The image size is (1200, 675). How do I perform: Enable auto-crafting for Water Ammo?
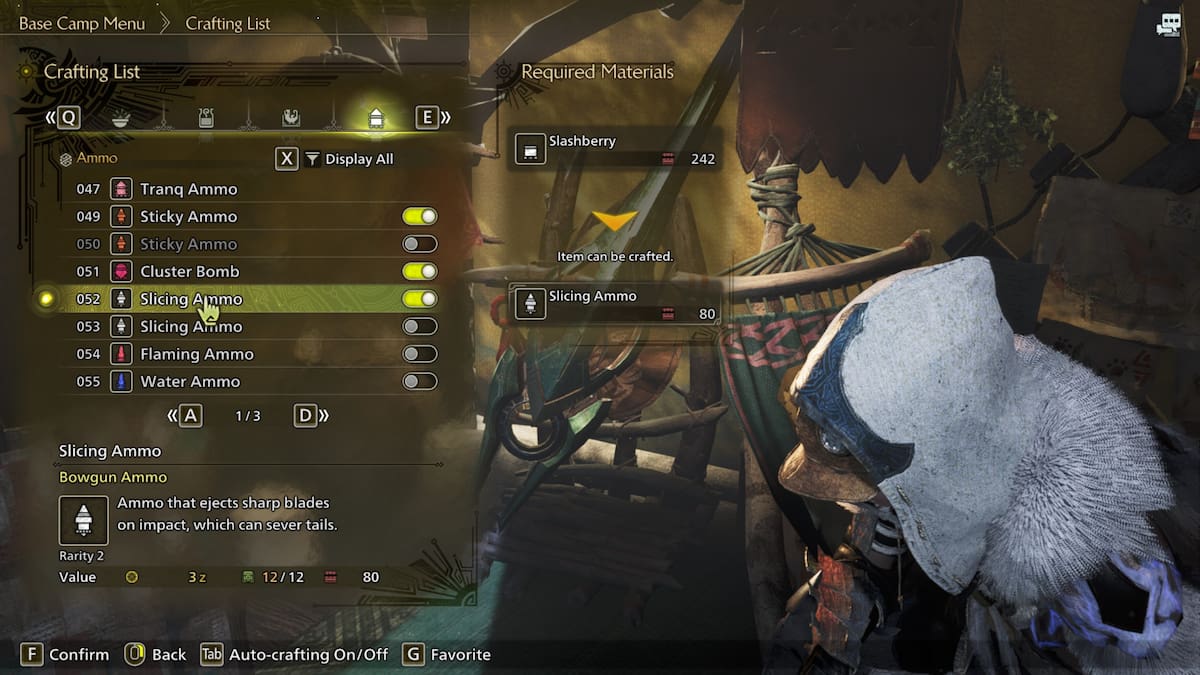pyautogui.click(x=420, y=381)
